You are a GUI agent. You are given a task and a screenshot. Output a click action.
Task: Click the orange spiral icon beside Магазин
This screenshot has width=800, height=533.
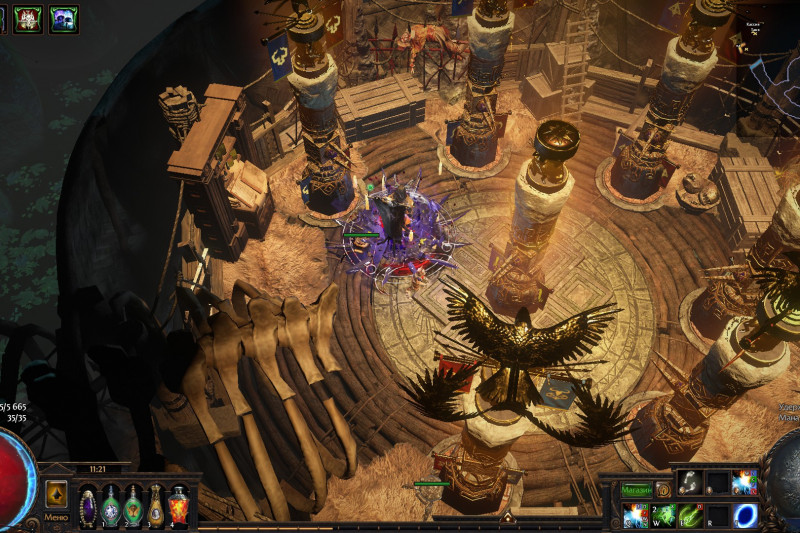(x=662, y=490)
